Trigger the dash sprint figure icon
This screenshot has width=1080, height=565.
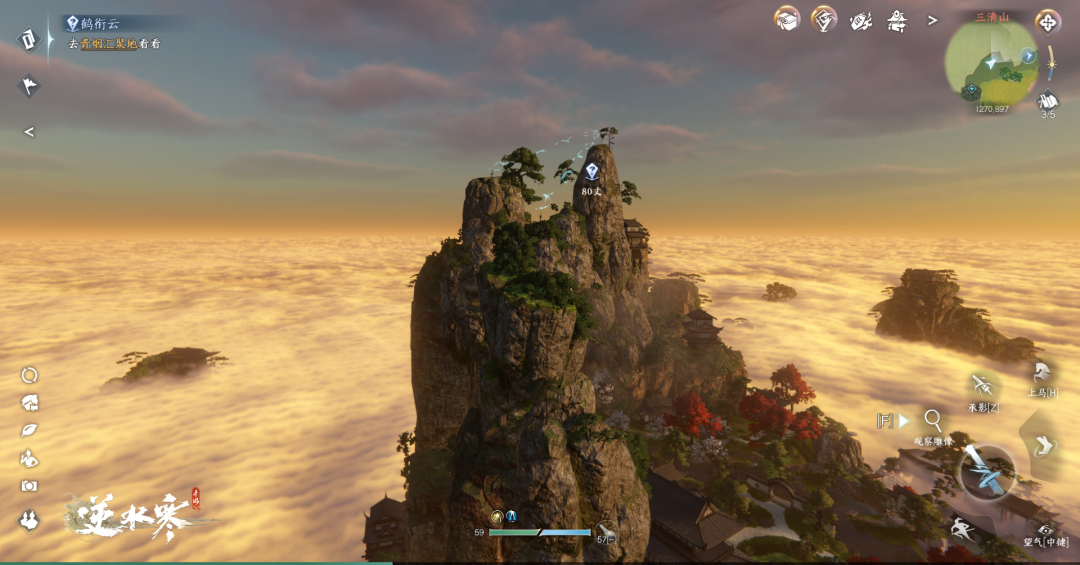click(x=959, y=528)
